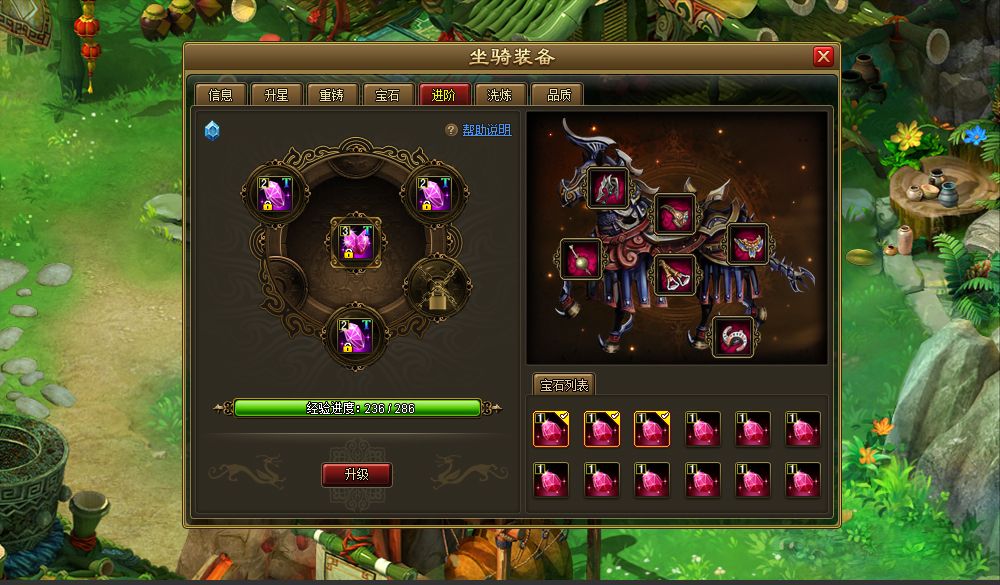Select the 重铸 tab
This screenshot has width=1000, height=585.
[332, 95]
